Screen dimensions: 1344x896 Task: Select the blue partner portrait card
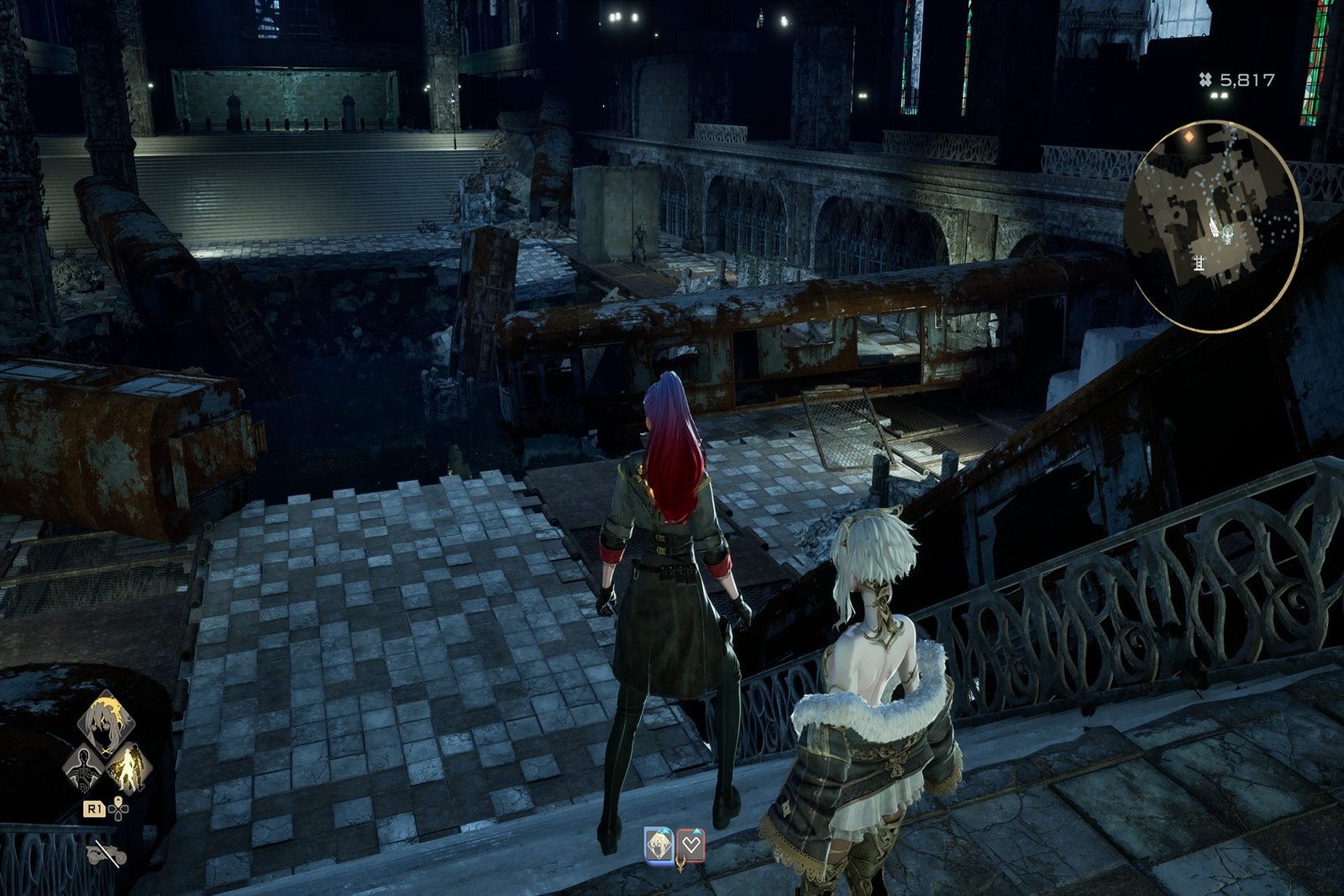659,845
